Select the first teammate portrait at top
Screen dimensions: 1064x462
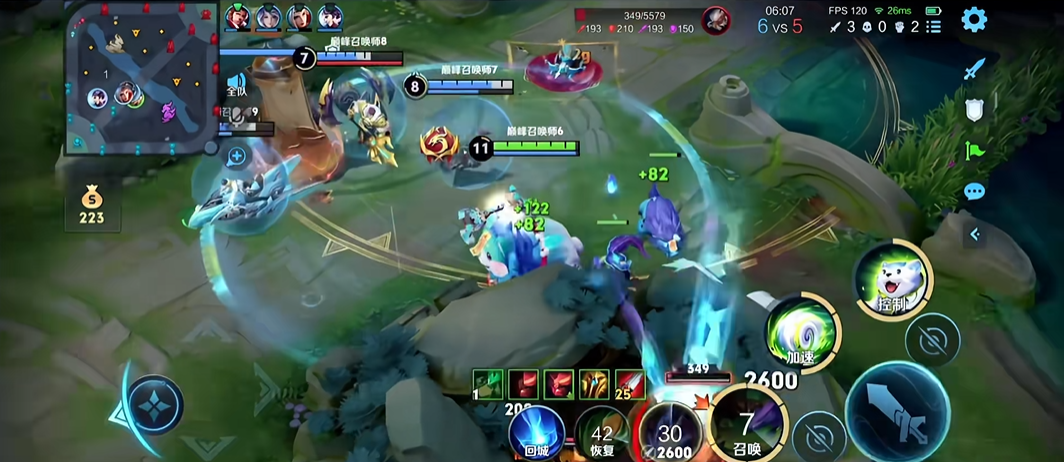237,17
